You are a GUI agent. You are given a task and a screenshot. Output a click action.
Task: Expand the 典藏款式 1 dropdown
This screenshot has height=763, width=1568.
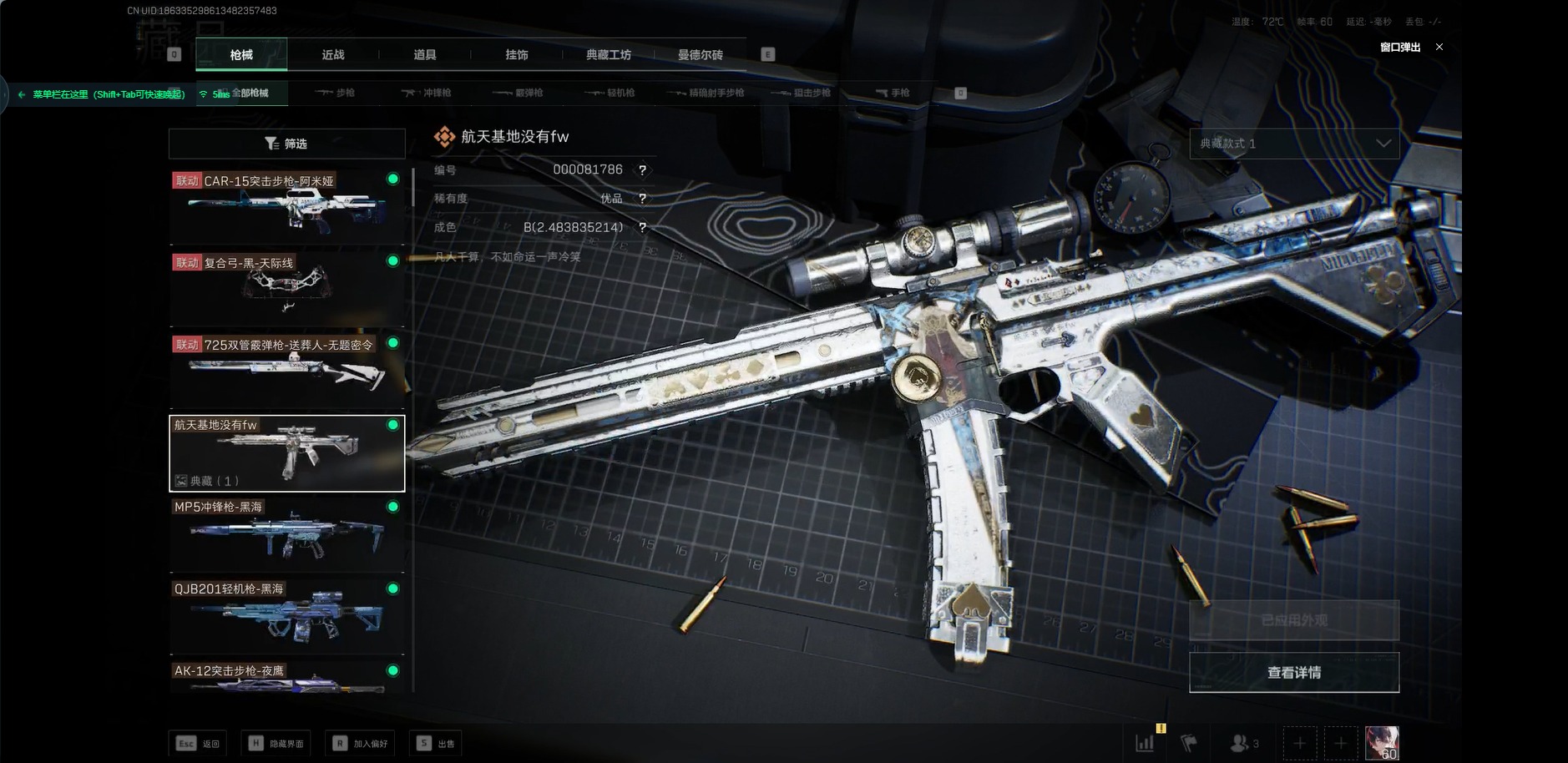(1293, 144)
